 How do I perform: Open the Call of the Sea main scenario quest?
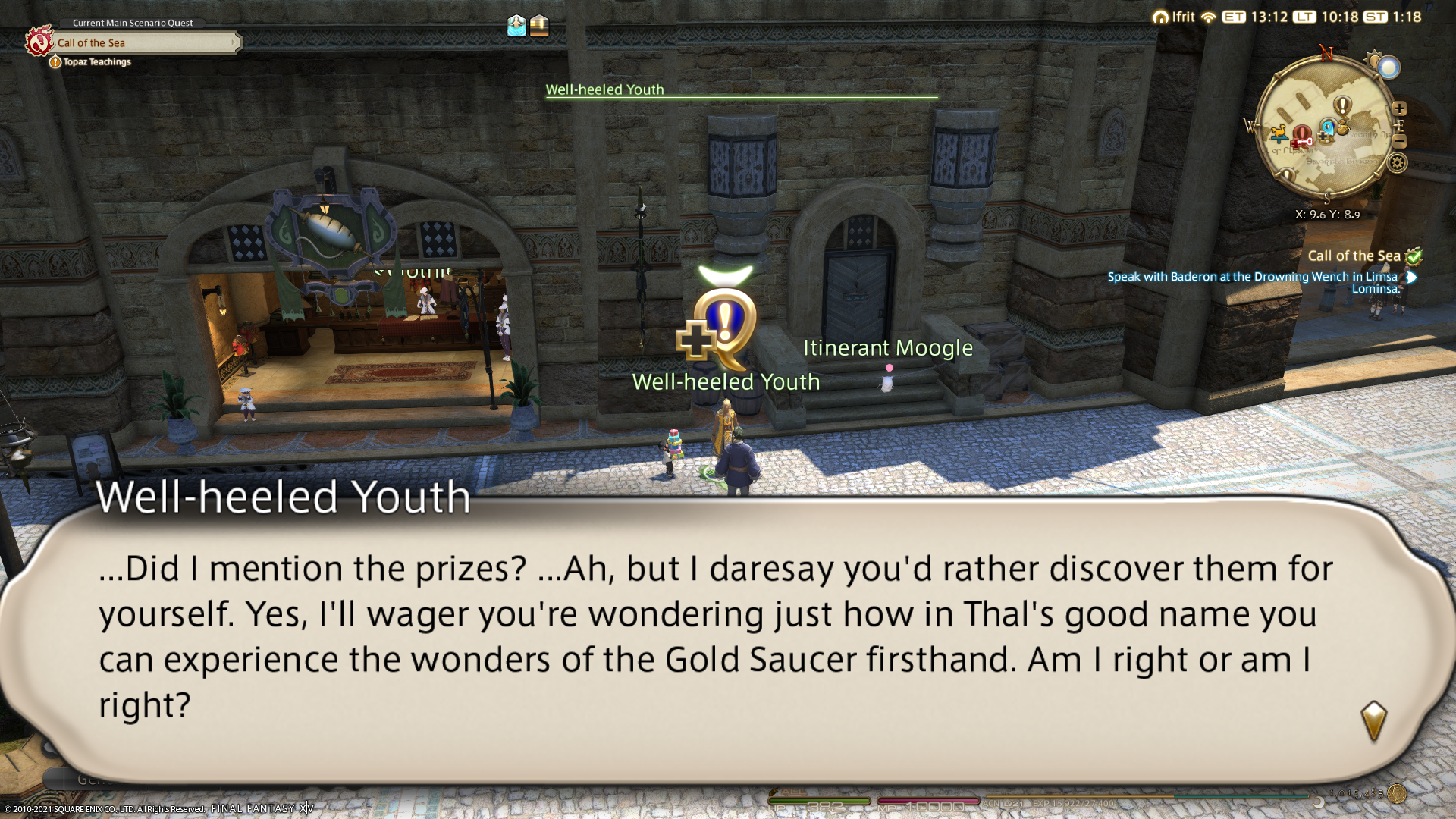pos(144,43)
